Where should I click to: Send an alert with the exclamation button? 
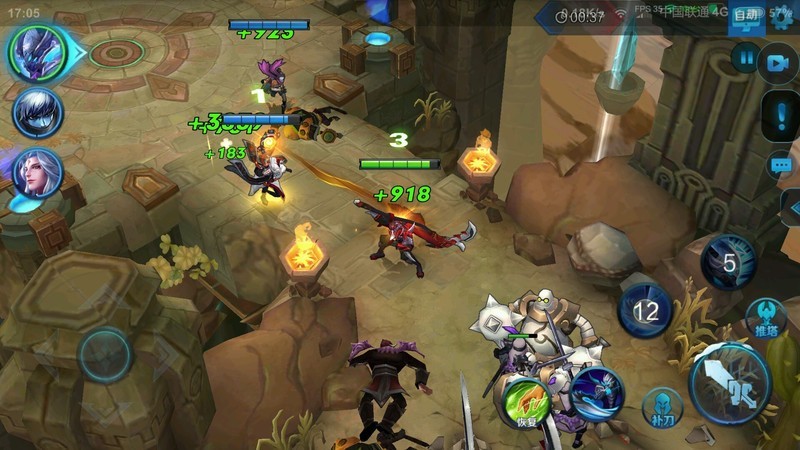781,117
